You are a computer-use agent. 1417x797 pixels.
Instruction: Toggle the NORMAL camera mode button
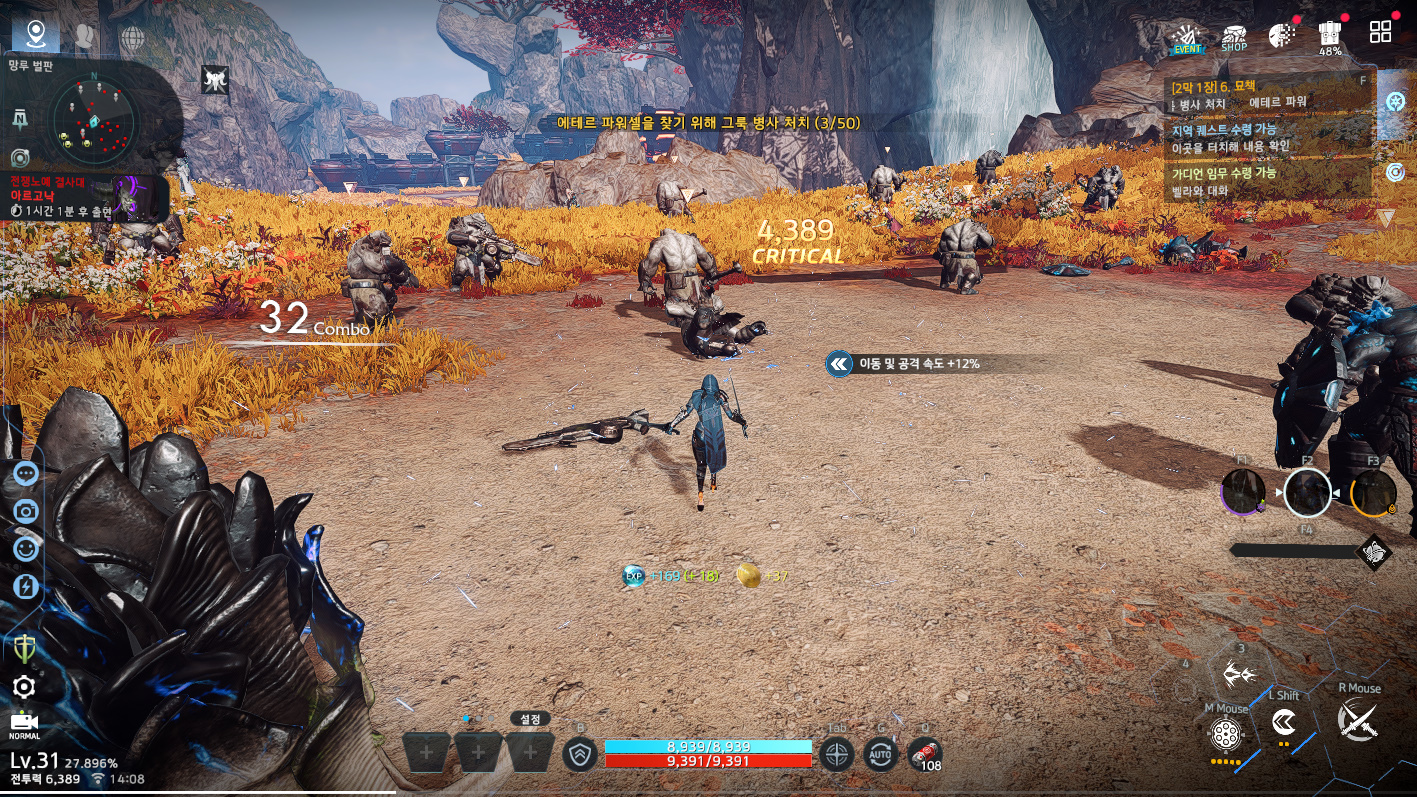tap(24, 724)
